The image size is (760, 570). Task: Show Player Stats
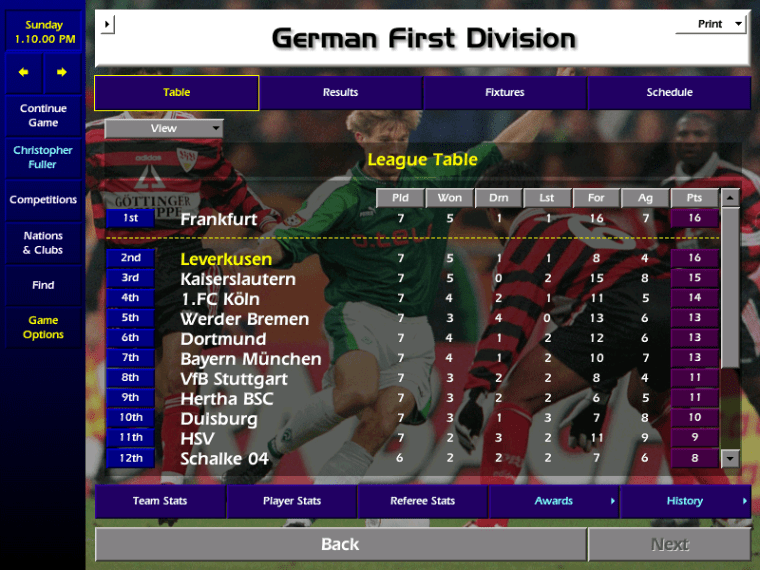pyautogui.click(x=292, y=501)
